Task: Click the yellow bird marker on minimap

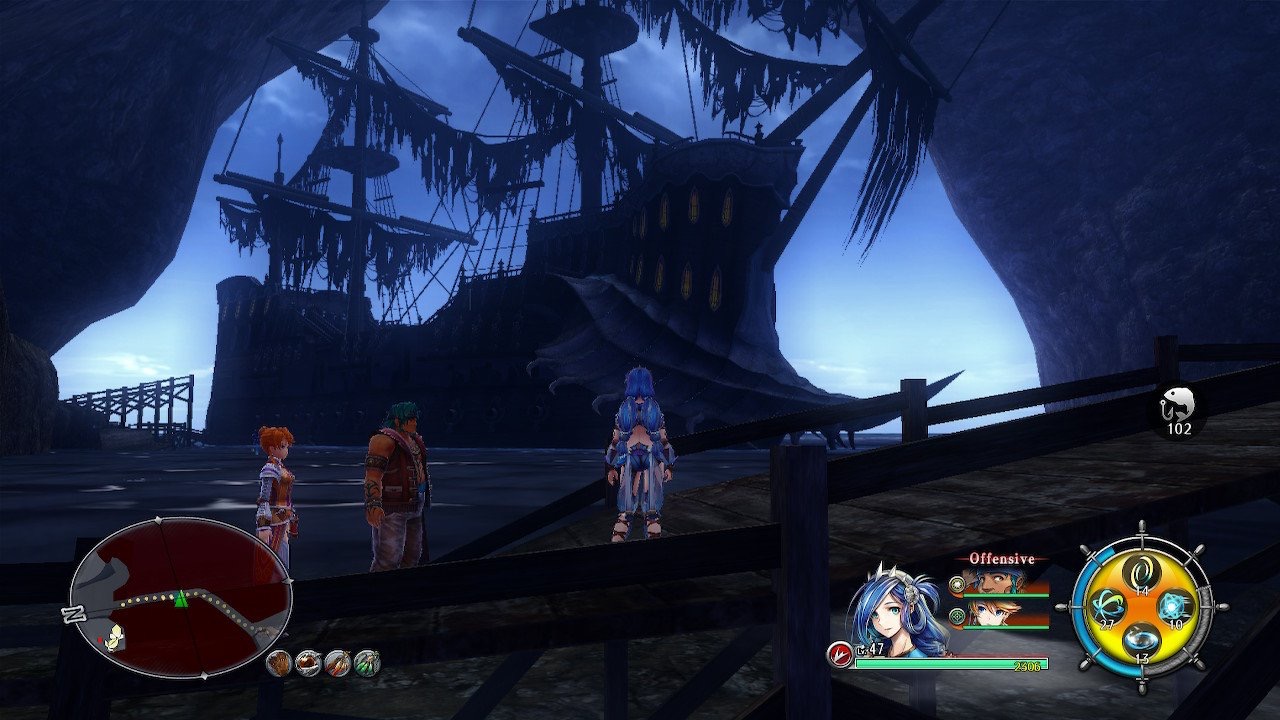Action: (x=115, y=634)
